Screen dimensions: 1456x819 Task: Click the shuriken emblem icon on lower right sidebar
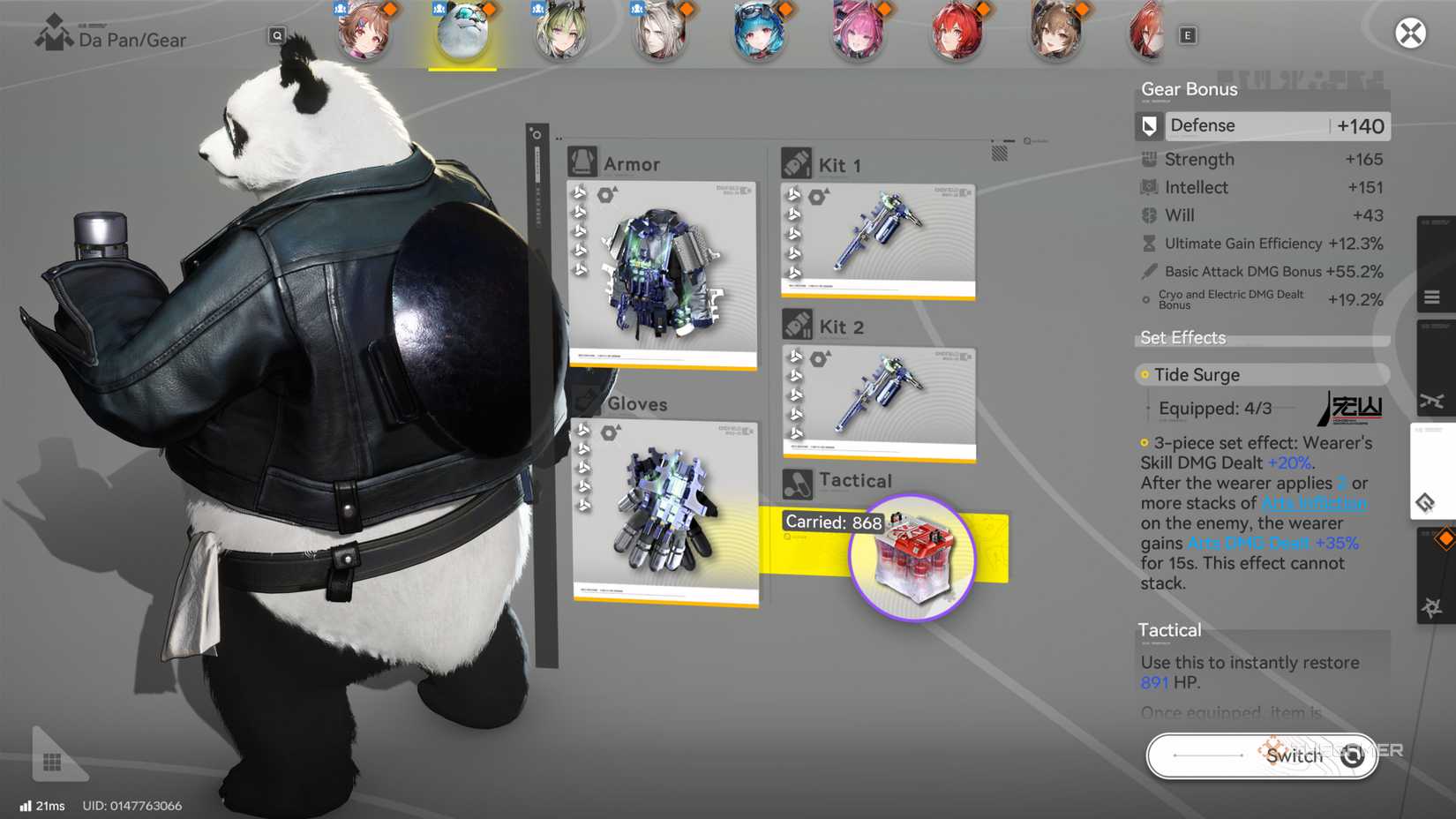click(1431, 605)
